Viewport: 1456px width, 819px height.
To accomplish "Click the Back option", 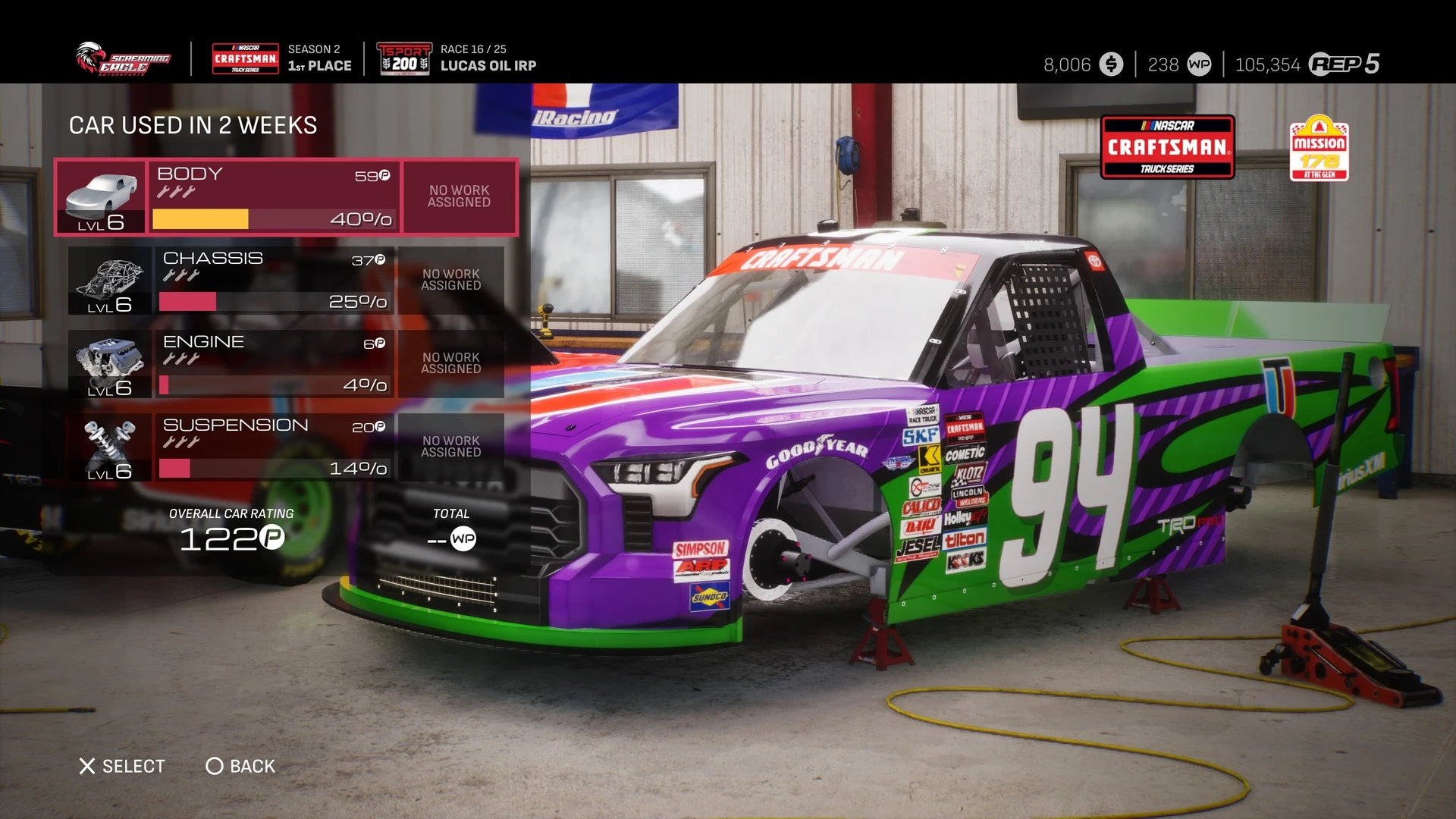I will (240, 766).
